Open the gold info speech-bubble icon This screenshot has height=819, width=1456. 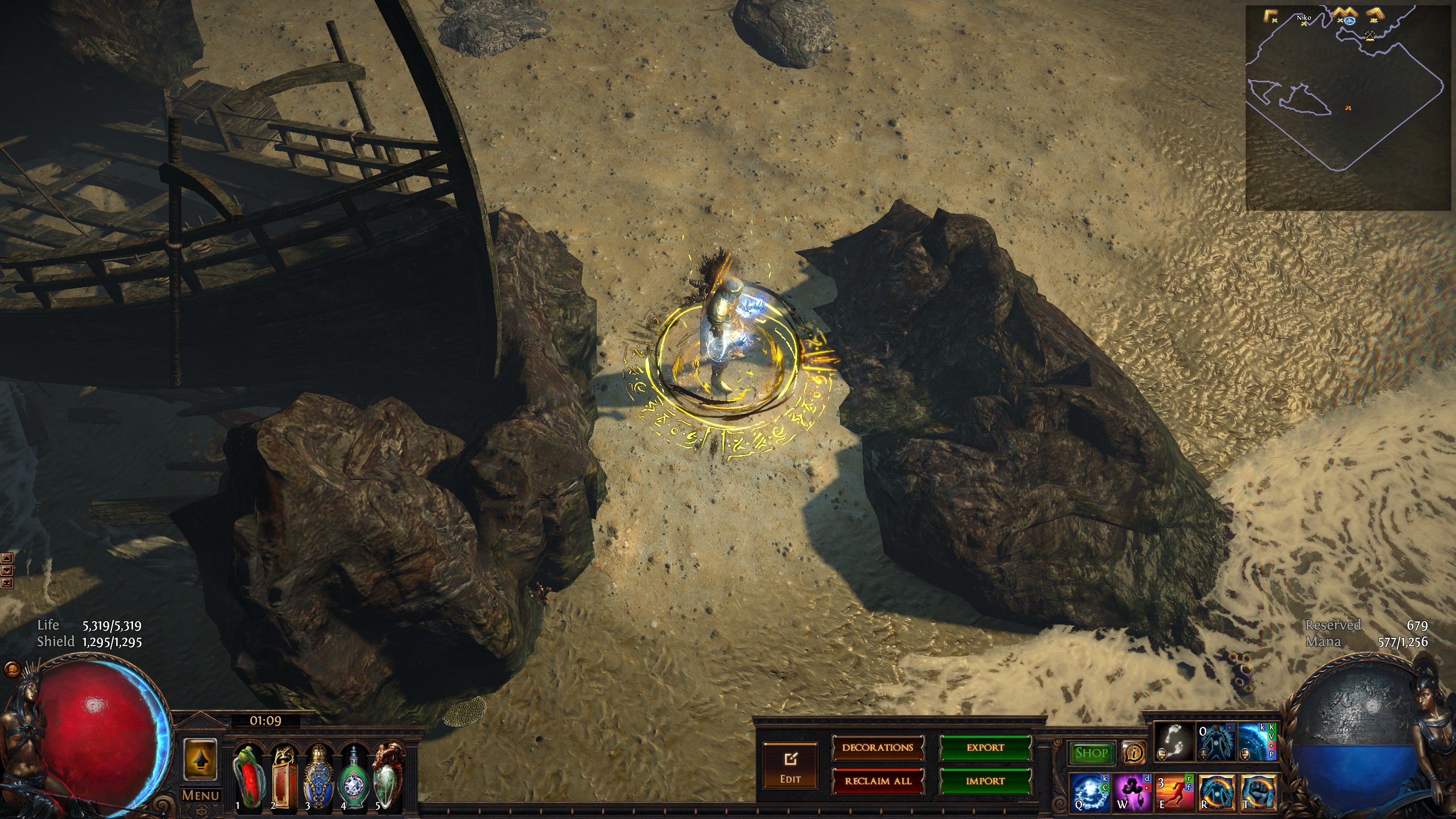point(1134,753)
